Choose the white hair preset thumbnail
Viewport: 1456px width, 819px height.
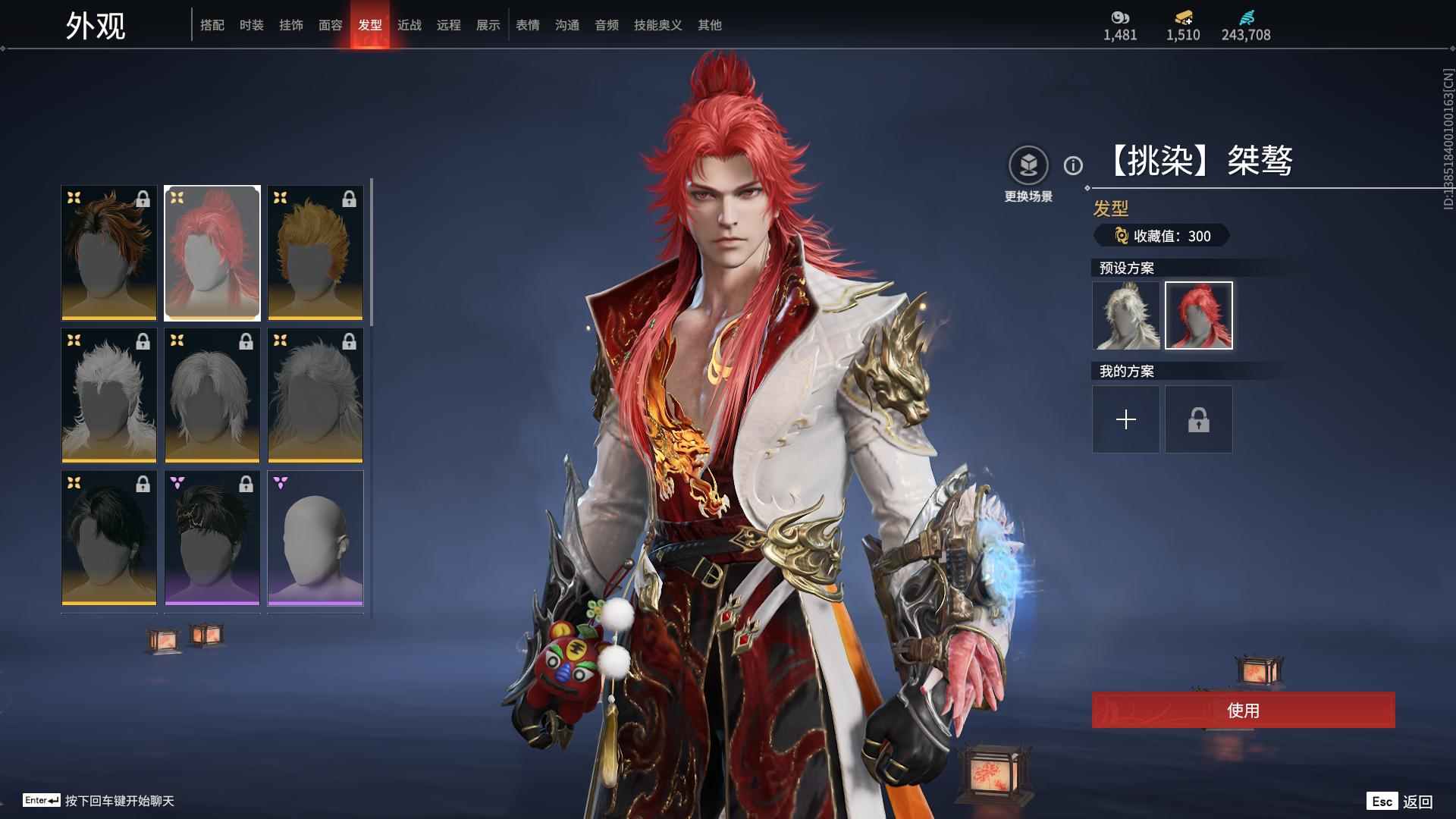pos(1126,315)
